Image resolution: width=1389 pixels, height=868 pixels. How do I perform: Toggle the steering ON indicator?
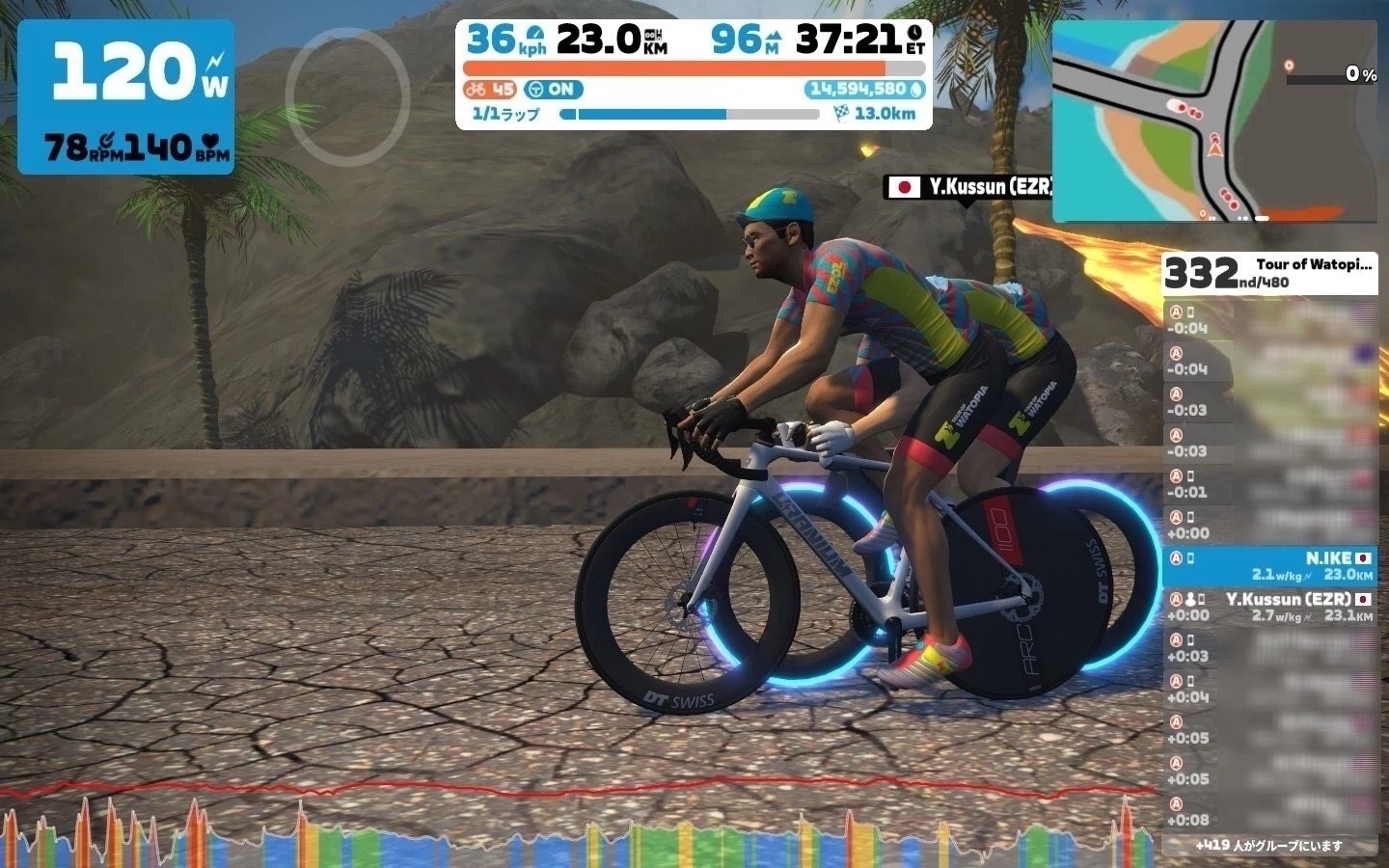coord(554,90)
